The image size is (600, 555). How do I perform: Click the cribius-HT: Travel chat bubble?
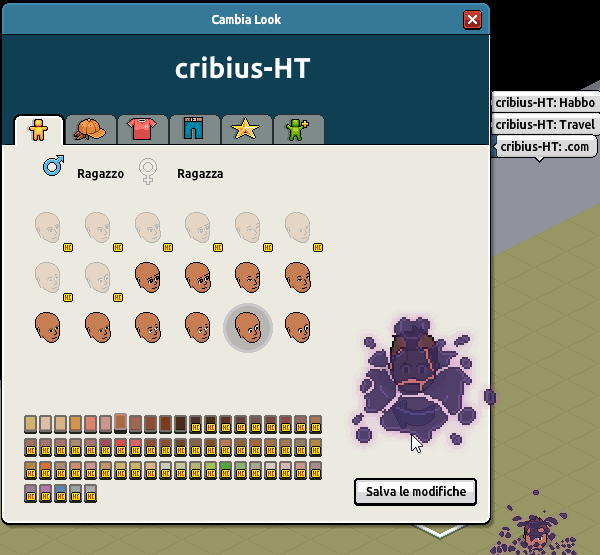click(x=544, y=125)
